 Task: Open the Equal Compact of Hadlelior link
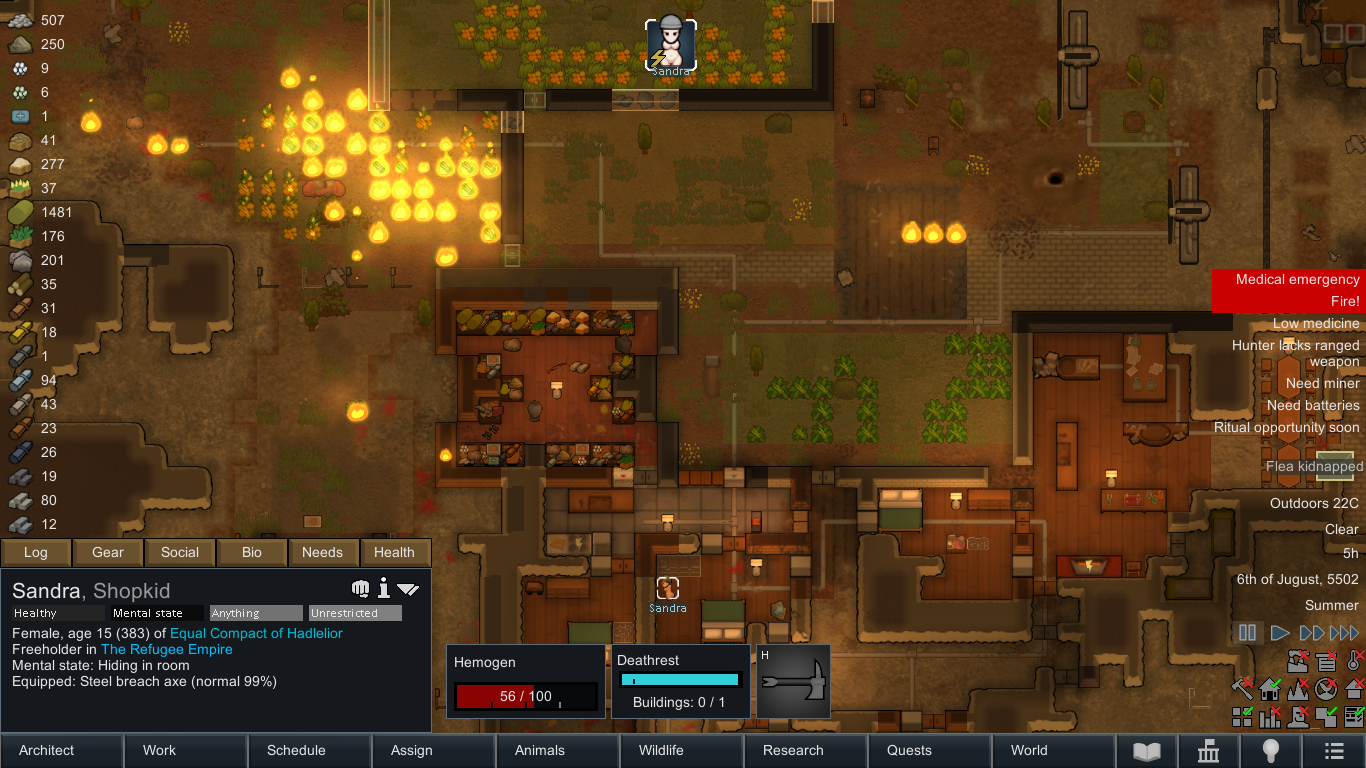[256, 633]
